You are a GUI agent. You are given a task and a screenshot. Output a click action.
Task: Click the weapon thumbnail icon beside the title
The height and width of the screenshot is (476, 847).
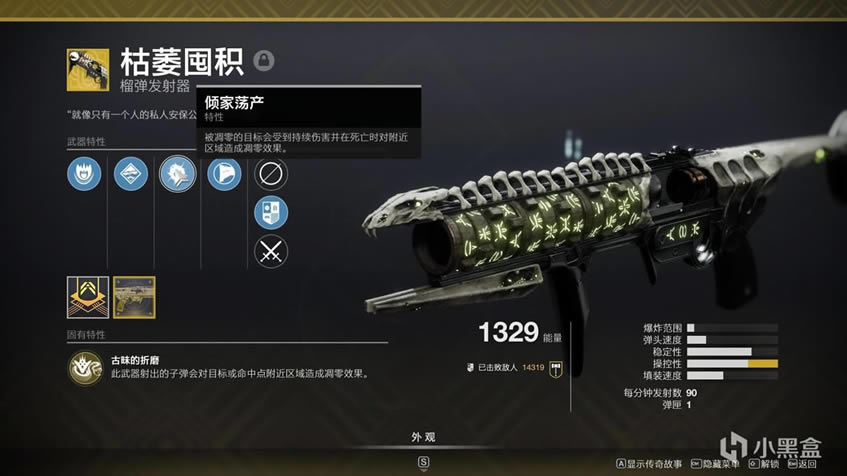pos(88,69)
